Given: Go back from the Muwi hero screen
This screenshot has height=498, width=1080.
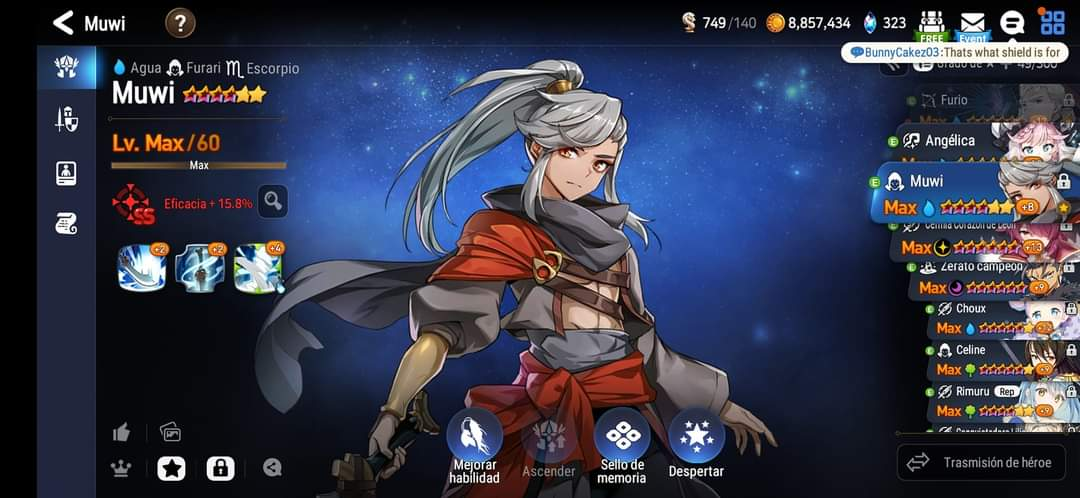Looking at the screenshot, I should (64, 22).
